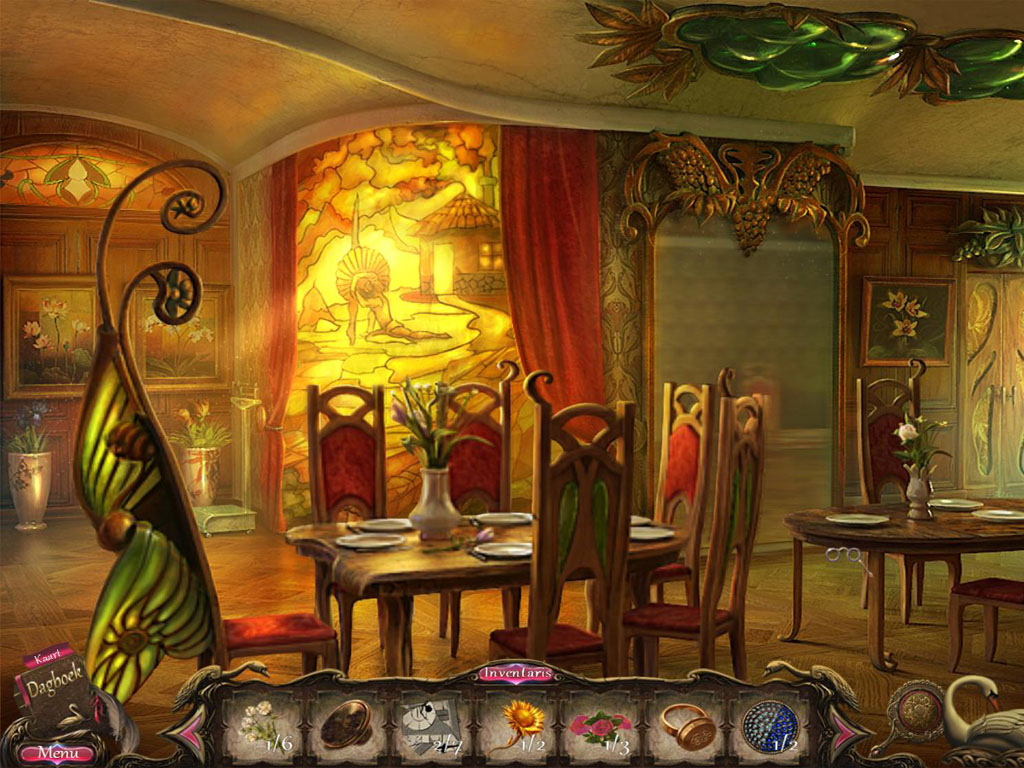The height and width of the screenshot is (768, 1024).
Task: Select the torn drawing pieces slot
Action: point(430,723)
